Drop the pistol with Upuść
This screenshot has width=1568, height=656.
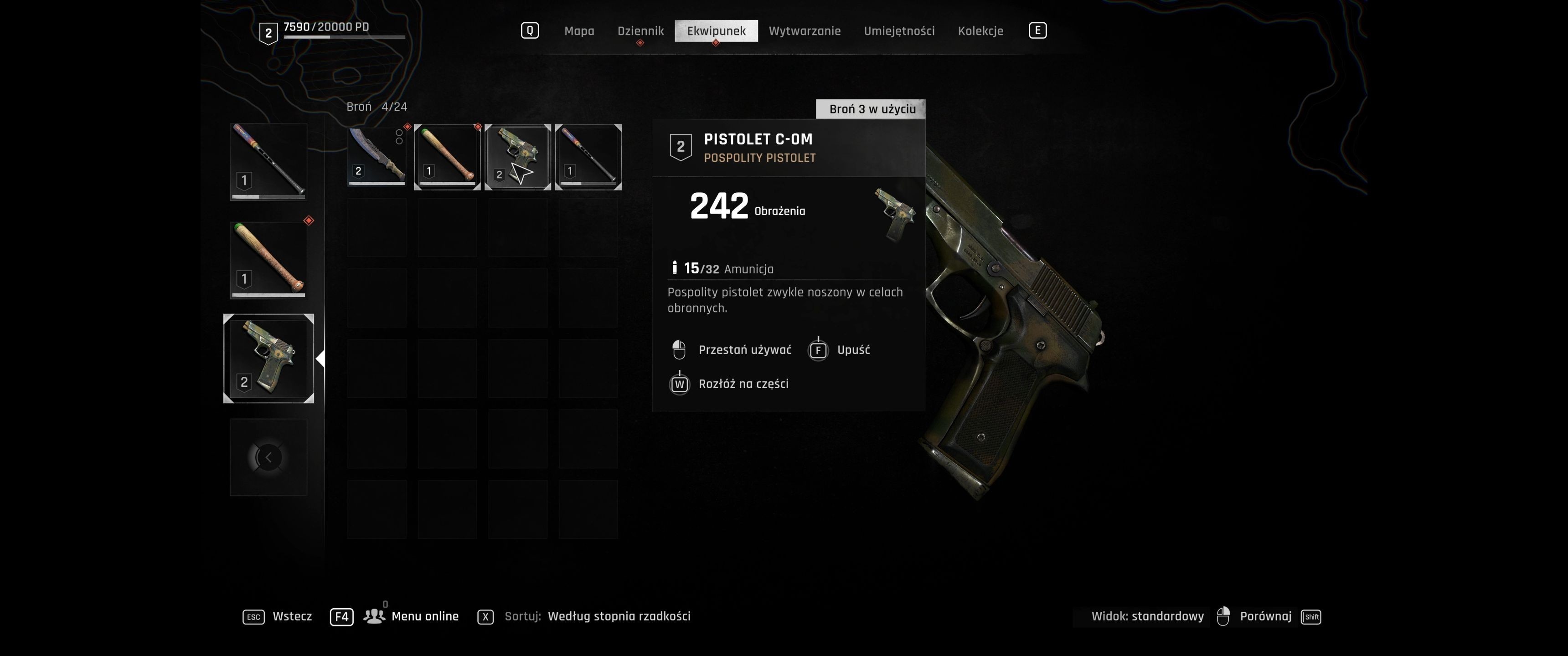[x=853, y=350]
